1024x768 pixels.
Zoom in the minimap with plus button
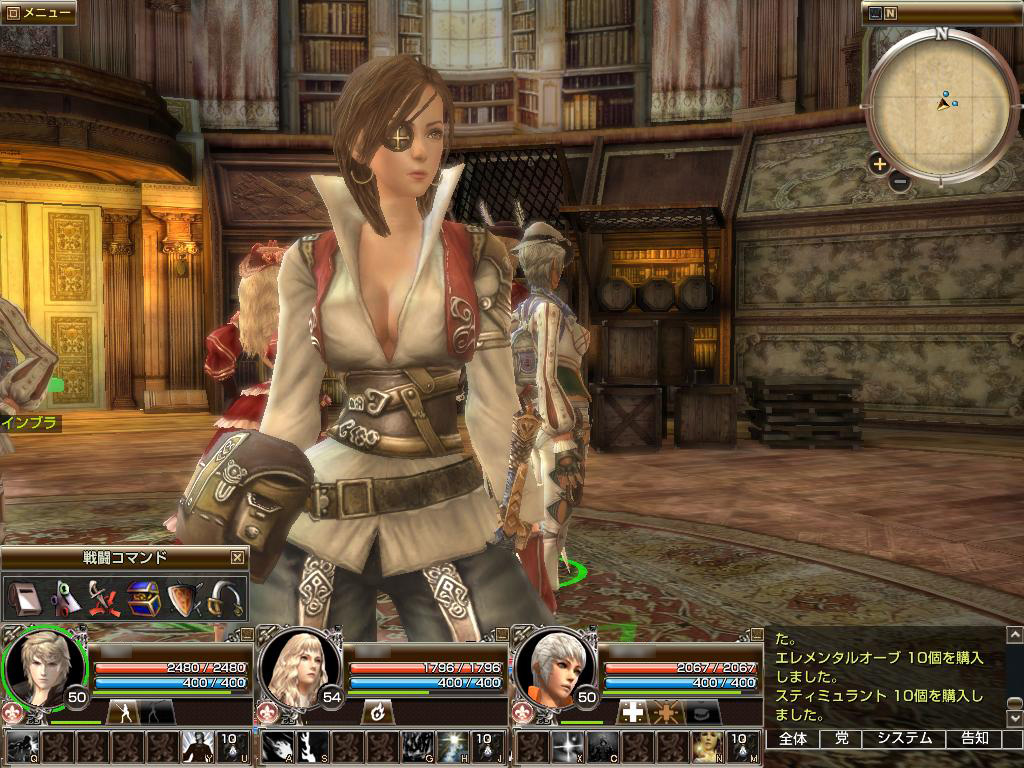(x=879, y=164)
